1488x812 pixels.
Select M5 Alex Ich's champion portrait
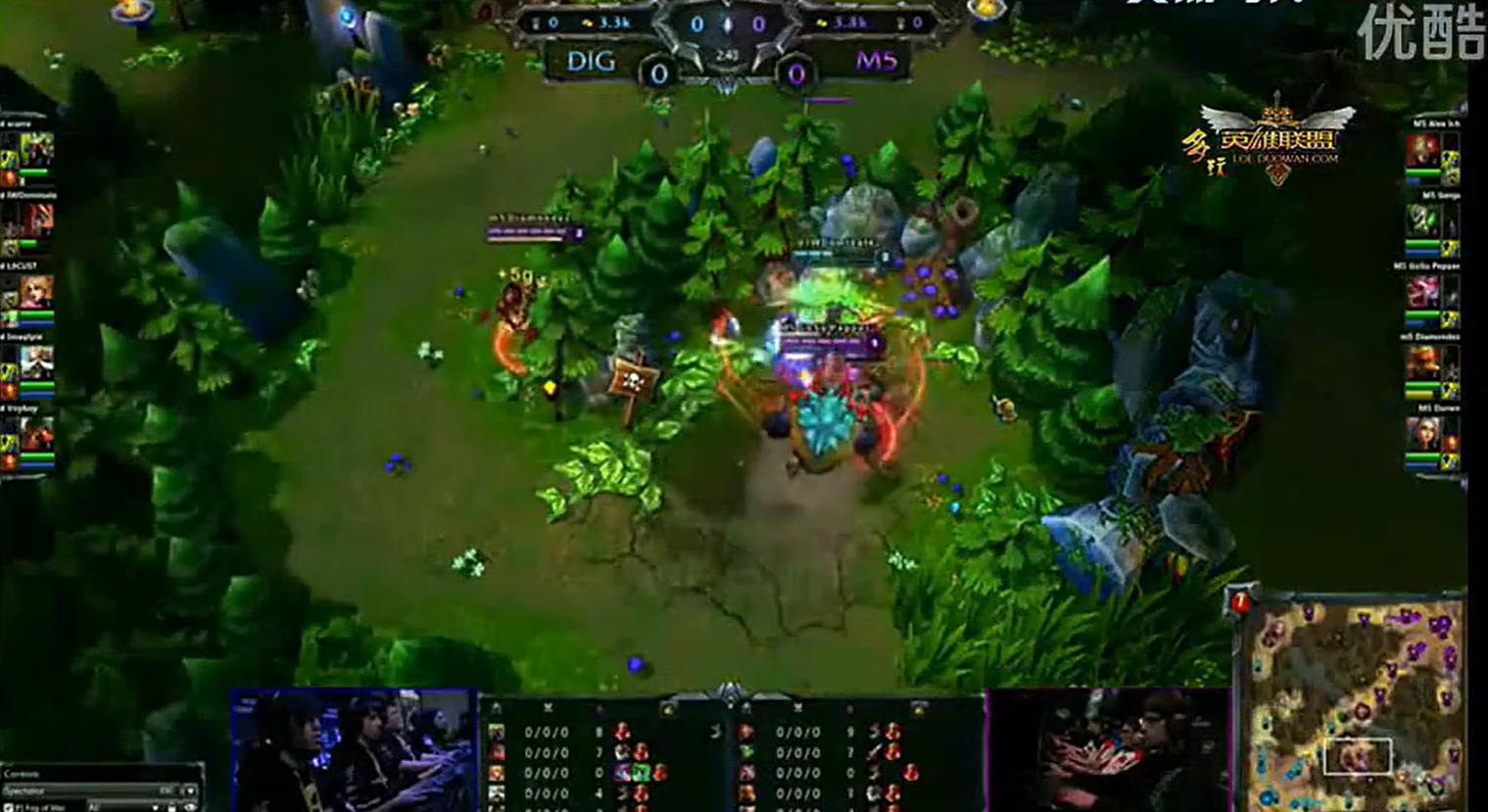pos(1422,152)
